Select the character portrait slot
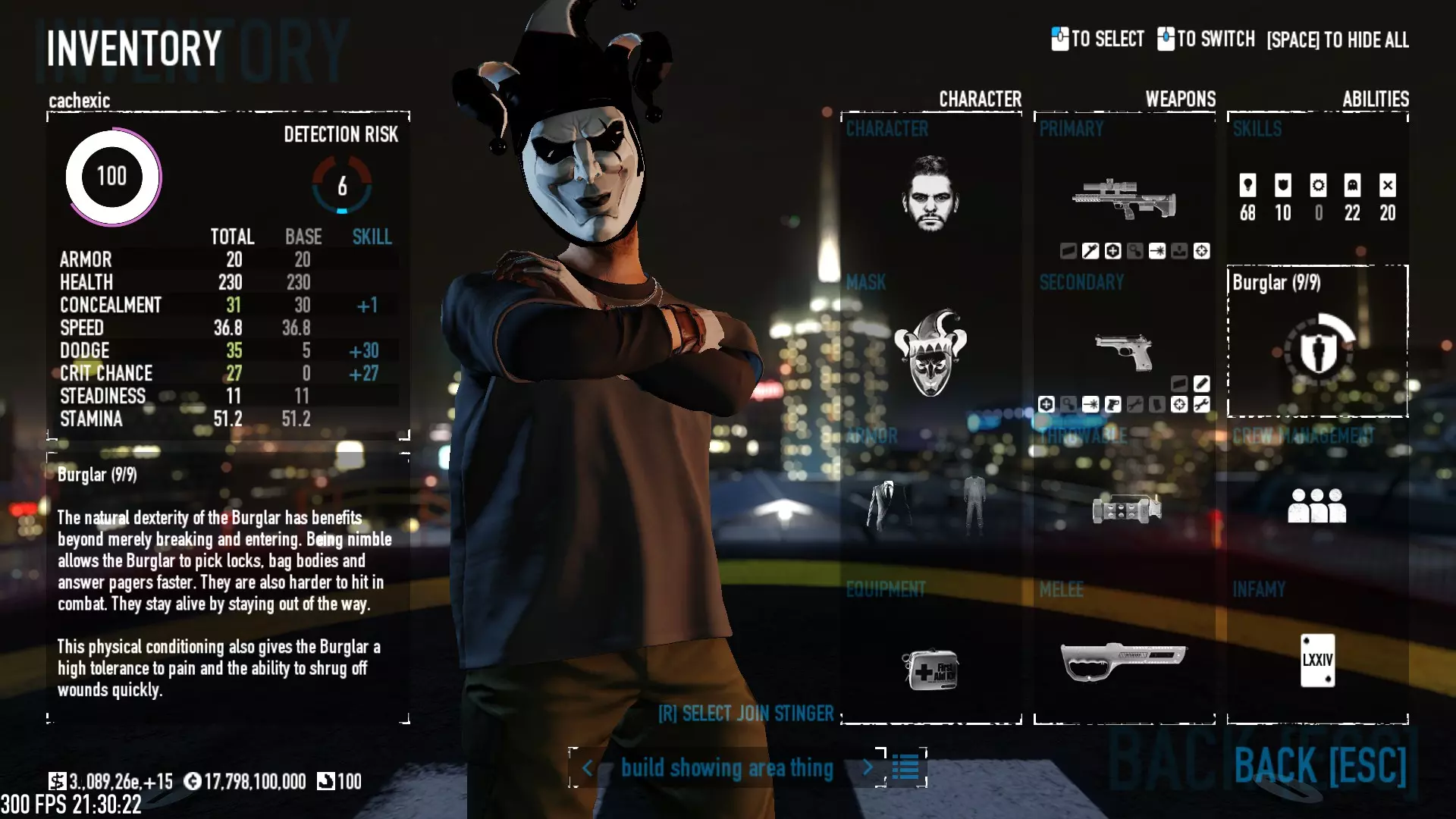Viewport: 1456px width, 819px height. click(x=930, y=193)
